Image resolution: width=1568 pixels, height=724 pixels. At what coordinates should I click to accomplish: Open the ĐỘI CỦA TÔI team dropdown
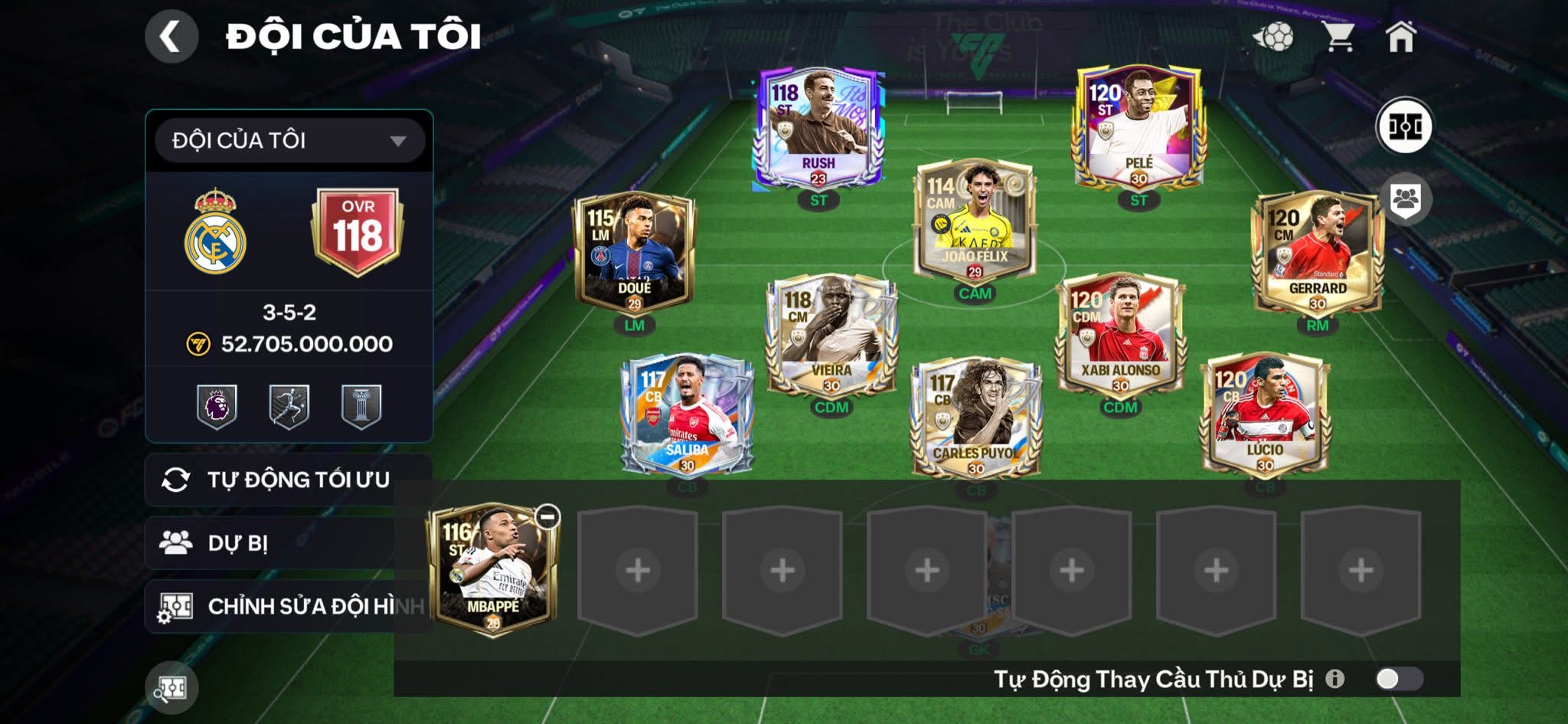289,141
